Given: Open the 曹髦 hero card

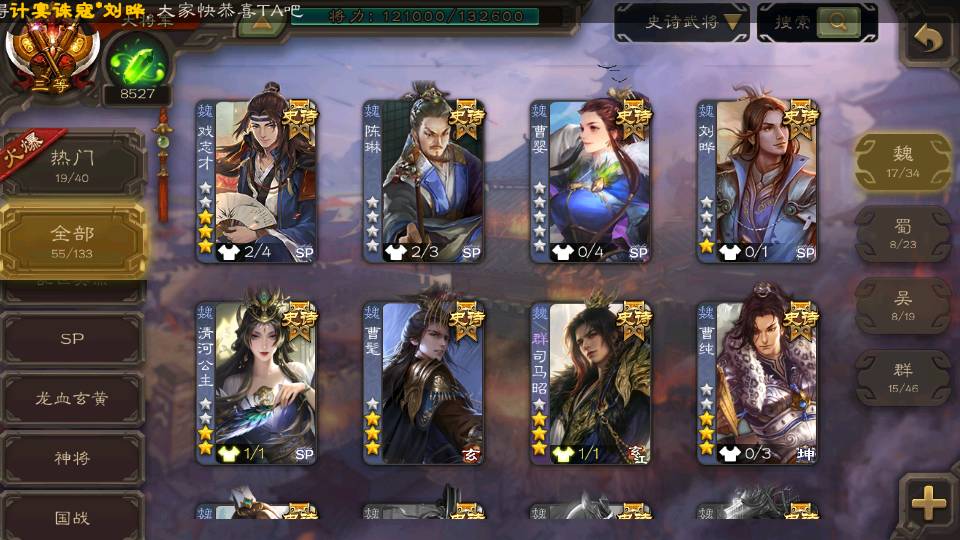Looking at the screenshot, I should pyautogui.click(x=423, y=382).
